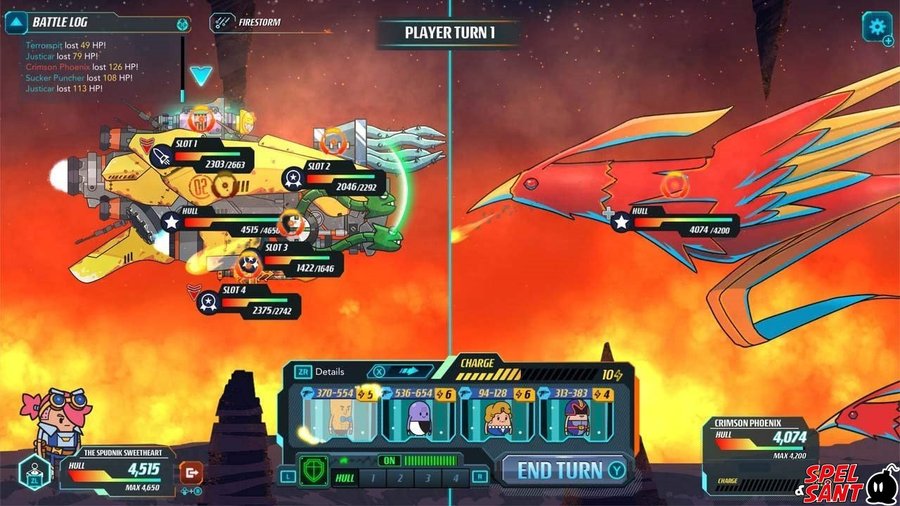Pick the 313-383 damage pirate card
Image resolution: width=900 pixels, height=506 pixels.
pyautogui.click(x=578, y=410)
